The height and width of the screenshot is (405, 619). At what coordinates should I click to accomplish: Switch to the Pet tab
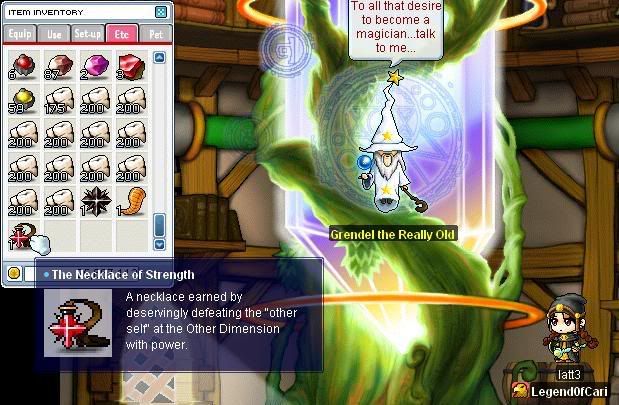(x=155, y=34)
